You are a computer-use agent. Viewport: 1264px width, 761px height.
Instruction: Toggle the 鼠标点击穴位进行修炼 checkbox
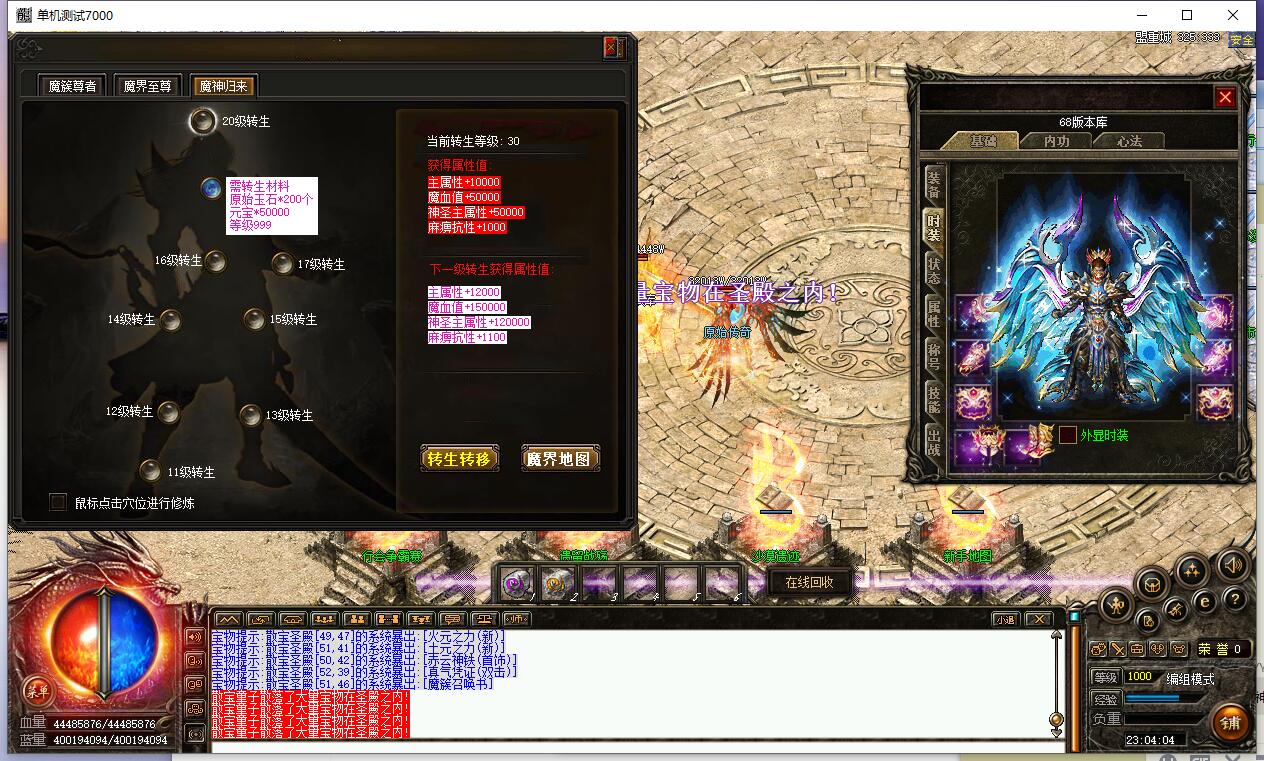tap(58, 502)
